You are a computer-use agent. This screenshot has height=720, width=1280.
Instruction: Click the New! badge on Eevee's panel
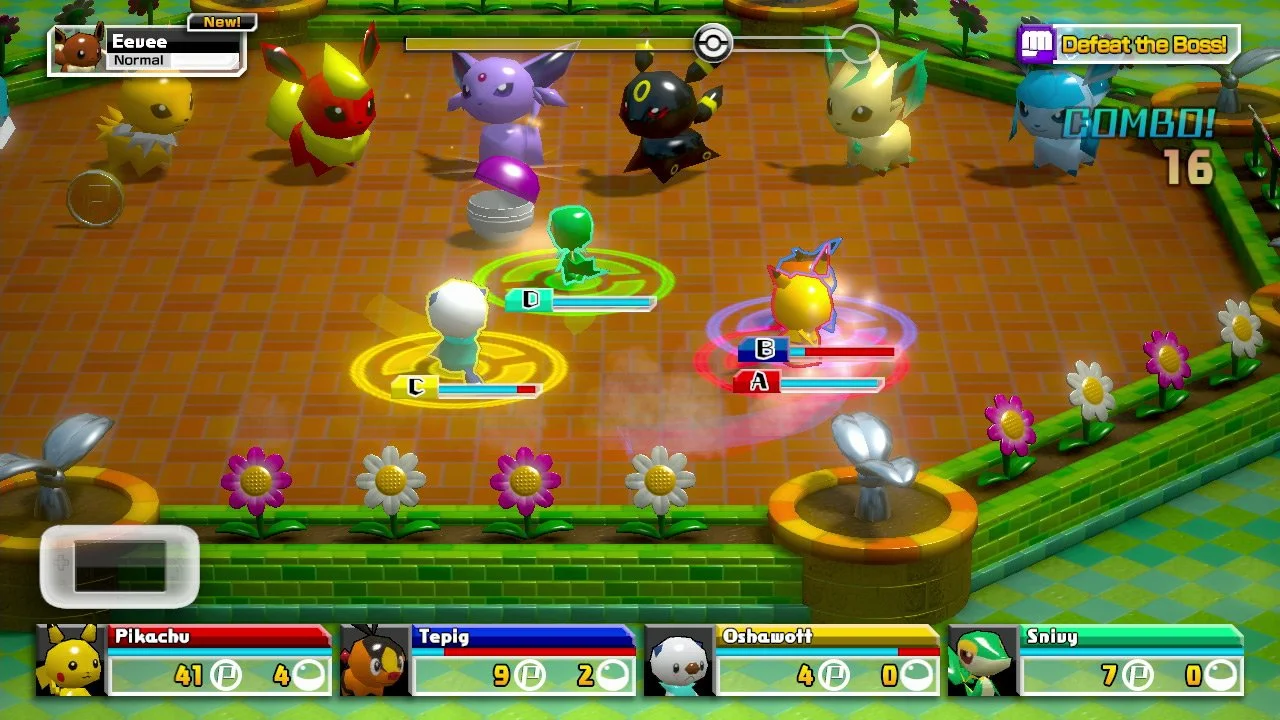click(x=222, y=20)
